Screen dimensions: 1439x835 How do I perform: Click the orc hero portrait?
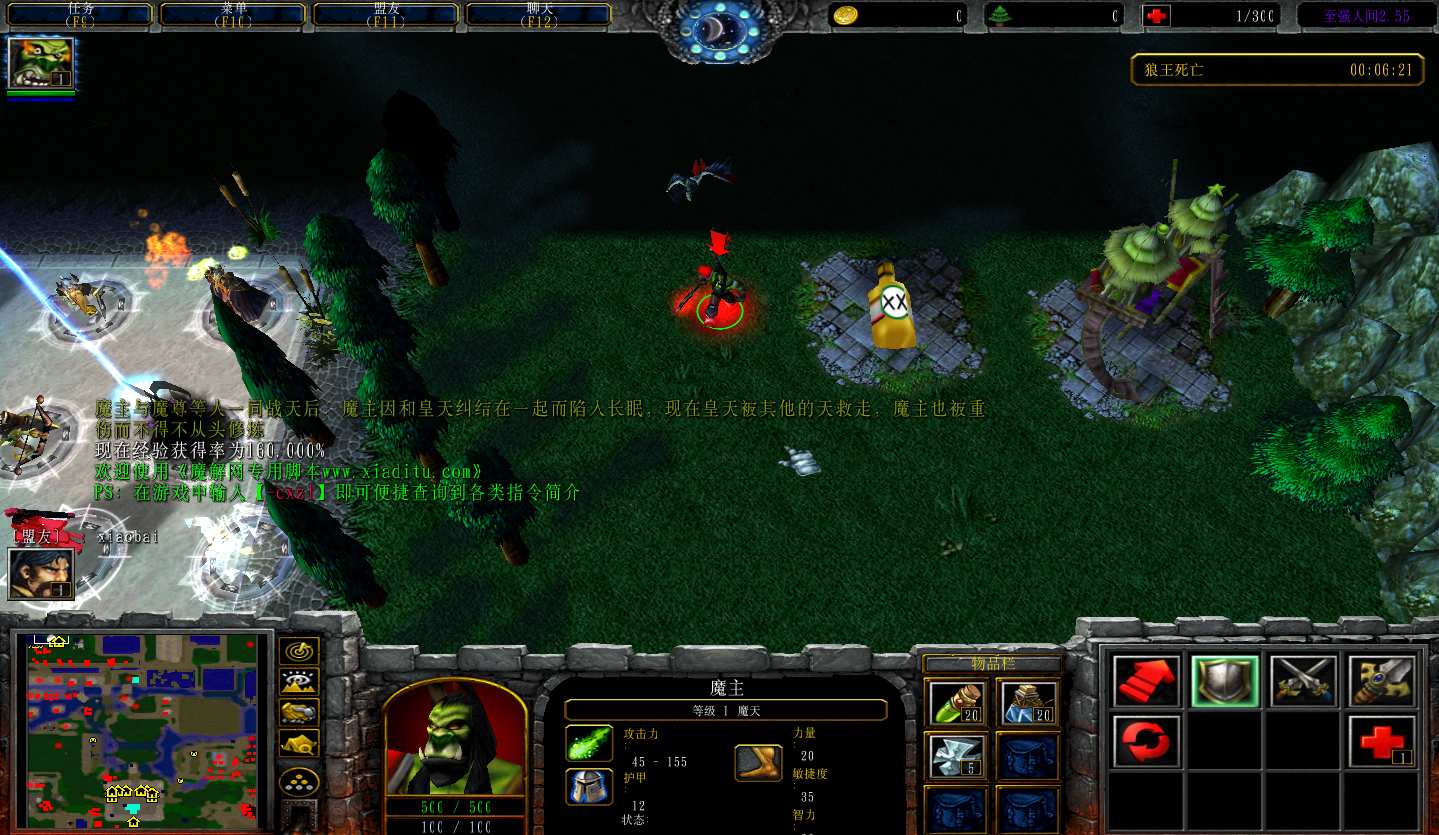pos(455,738)
